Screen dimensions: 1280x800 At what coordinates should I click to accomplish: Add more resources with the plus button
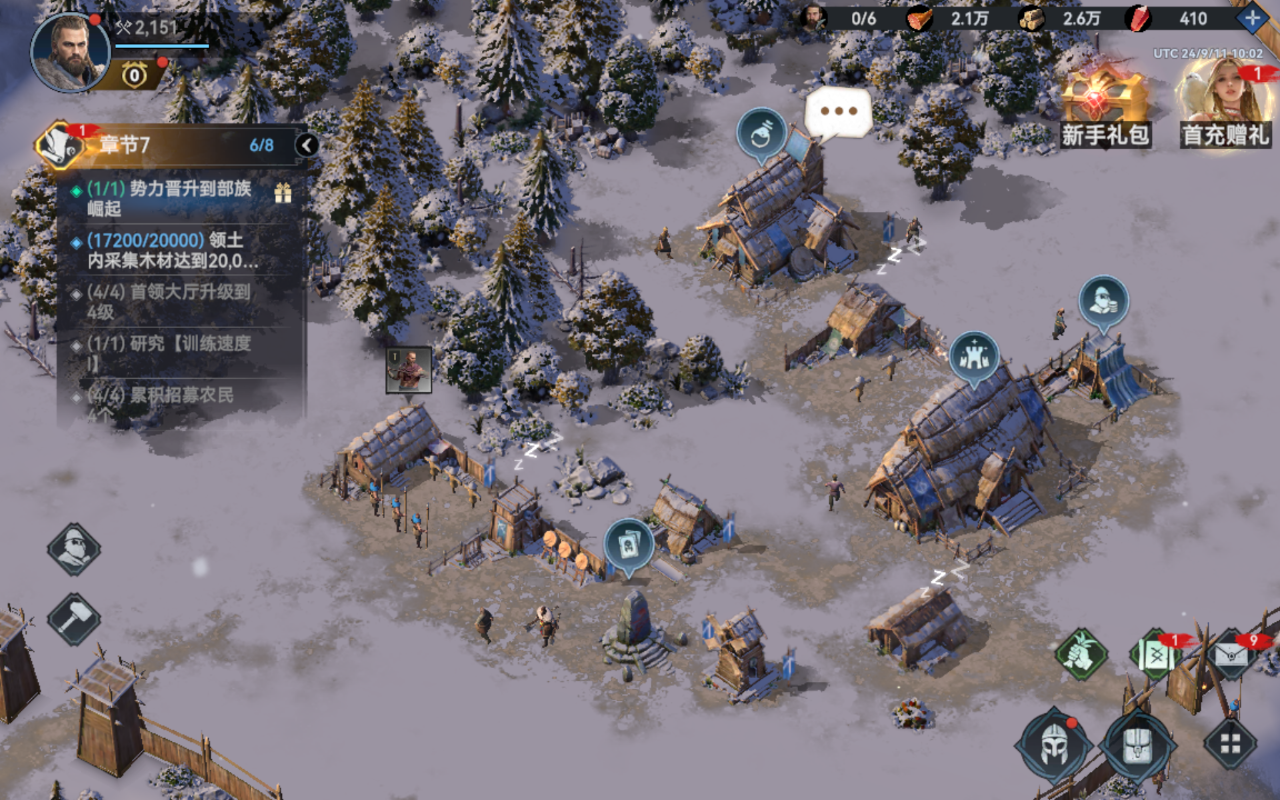pos(1252,18)
